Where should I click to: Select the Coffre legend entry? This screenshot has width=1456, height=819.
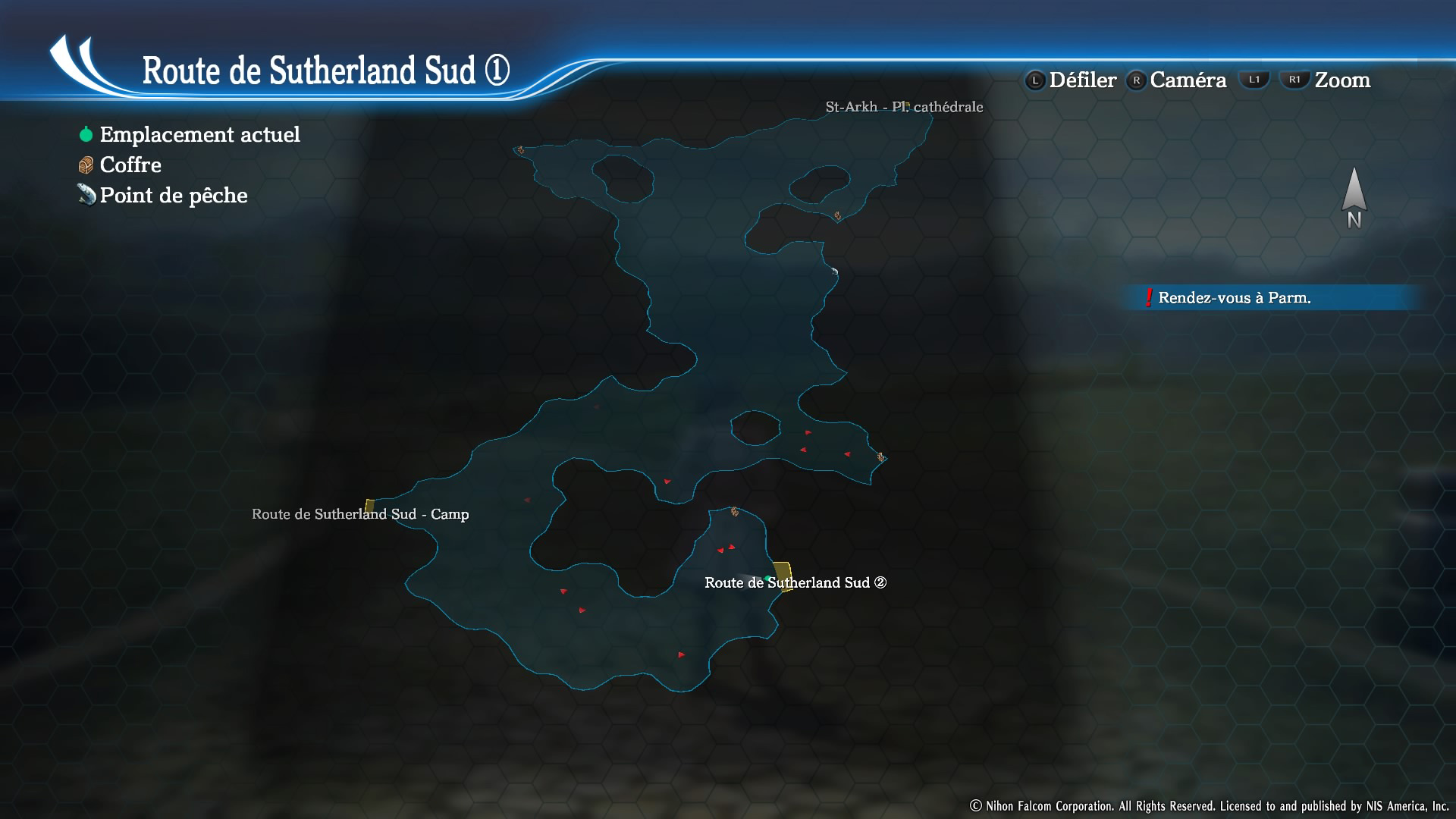point(130,165)
